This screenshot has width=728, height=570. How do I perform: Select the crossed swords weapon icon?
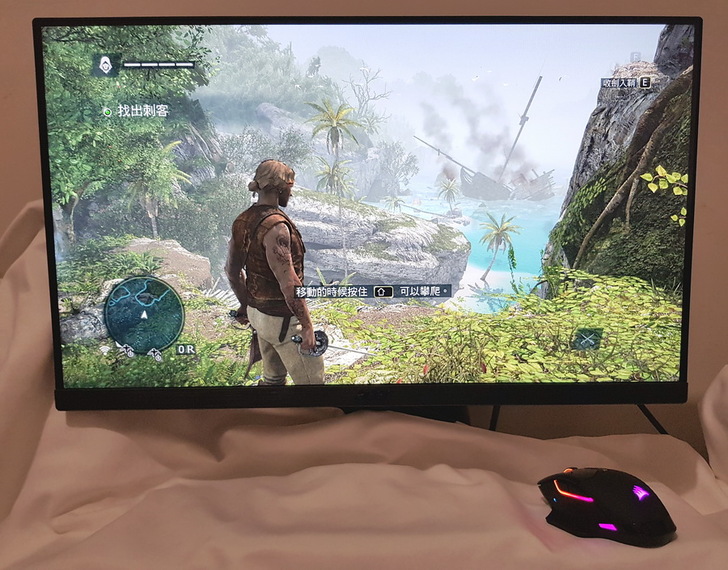pos(586,339)
